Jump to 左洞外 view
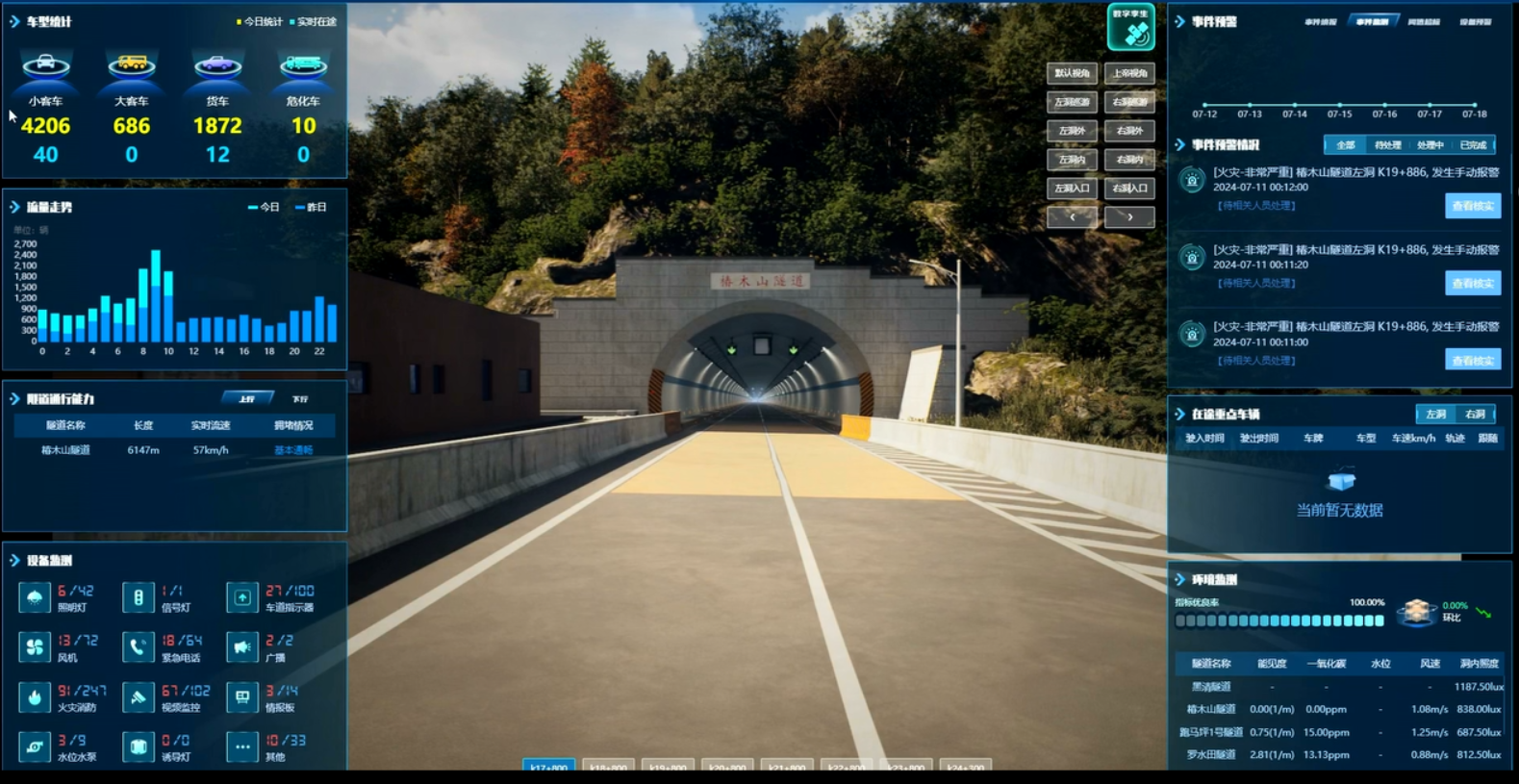Viewport: 1519px width, 784px height. click(1072, 131)
